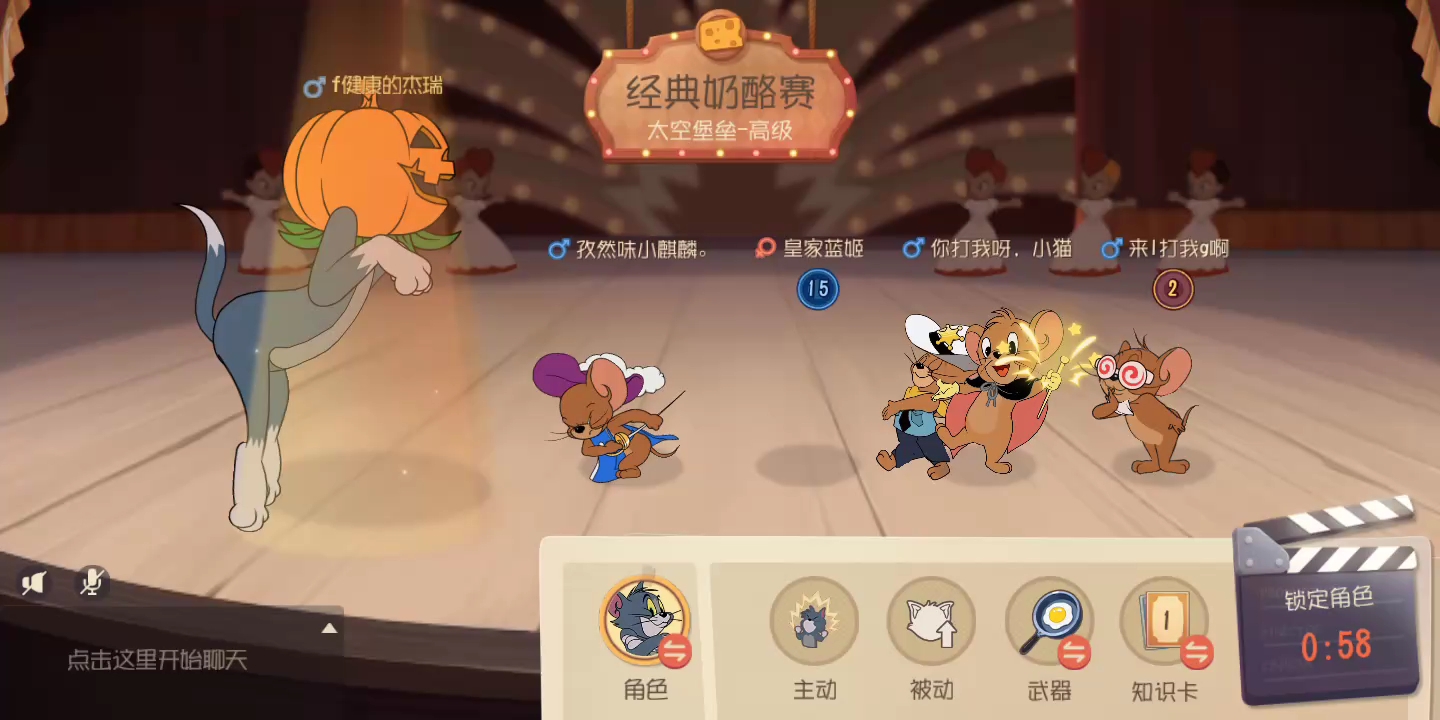Switch to the 角色 tab

coord(643,689)
